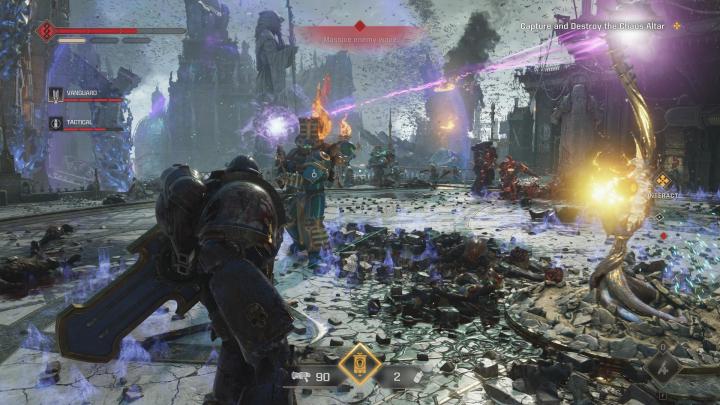Select the ranged weapon icon beside 90
Viewport: 720px width, 405px height.
tap(299, 377)
